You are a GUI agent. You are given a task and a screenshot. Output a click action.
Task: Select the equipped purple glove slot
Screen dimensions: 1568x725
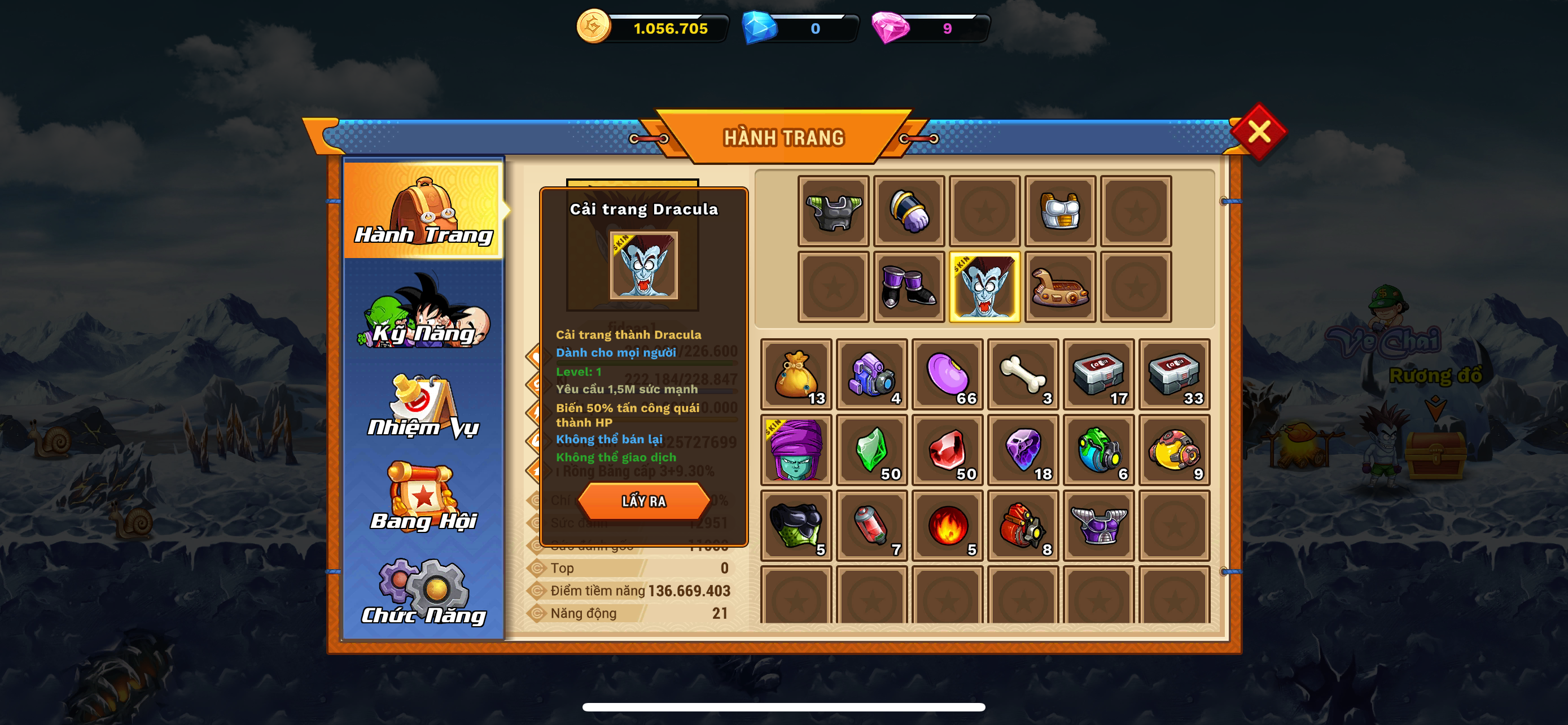tap(909, 211)
